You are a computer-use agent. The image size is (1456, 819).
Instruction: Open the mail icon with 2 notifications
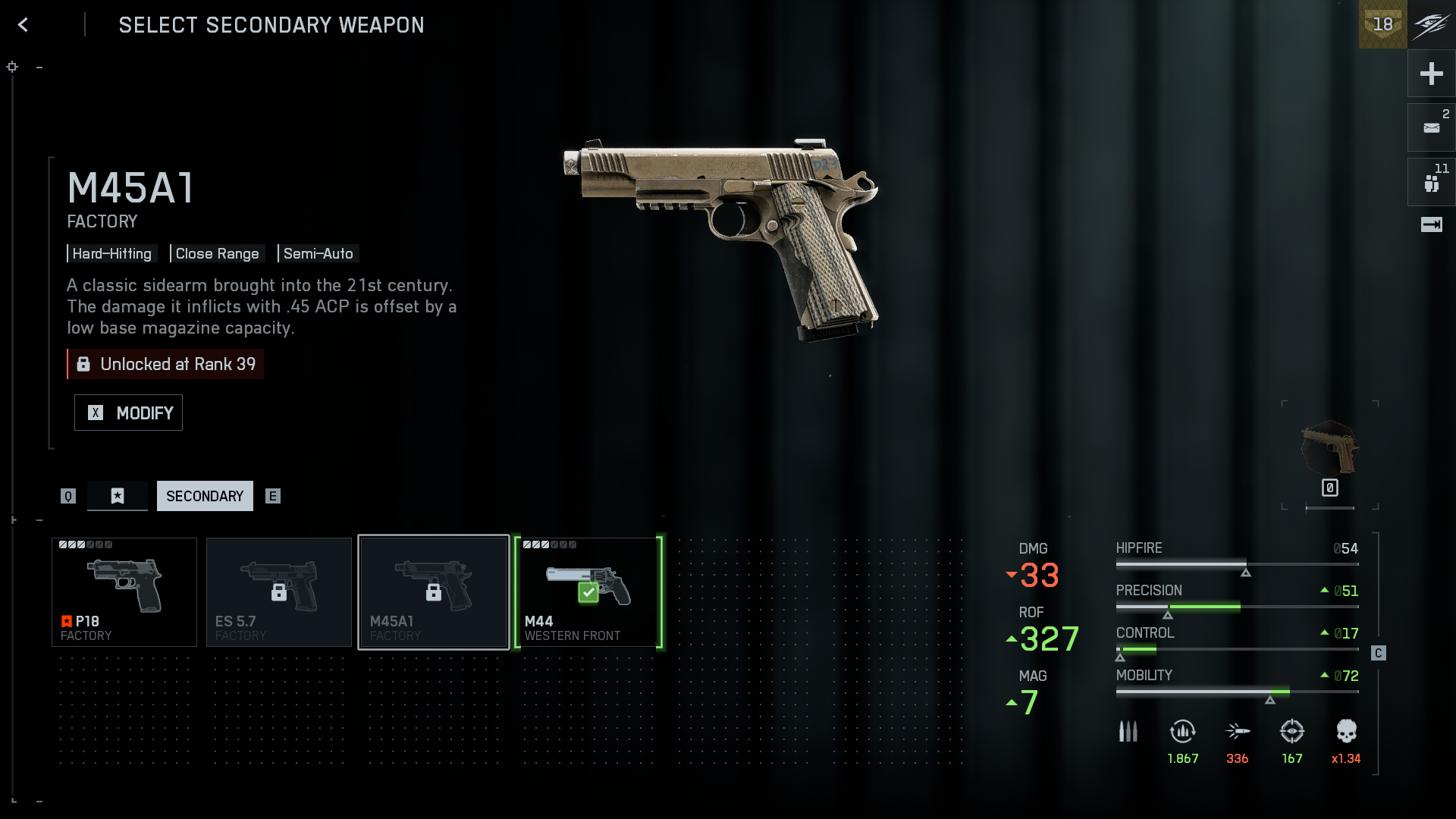pyautogui.click(x=1431, y=127)
